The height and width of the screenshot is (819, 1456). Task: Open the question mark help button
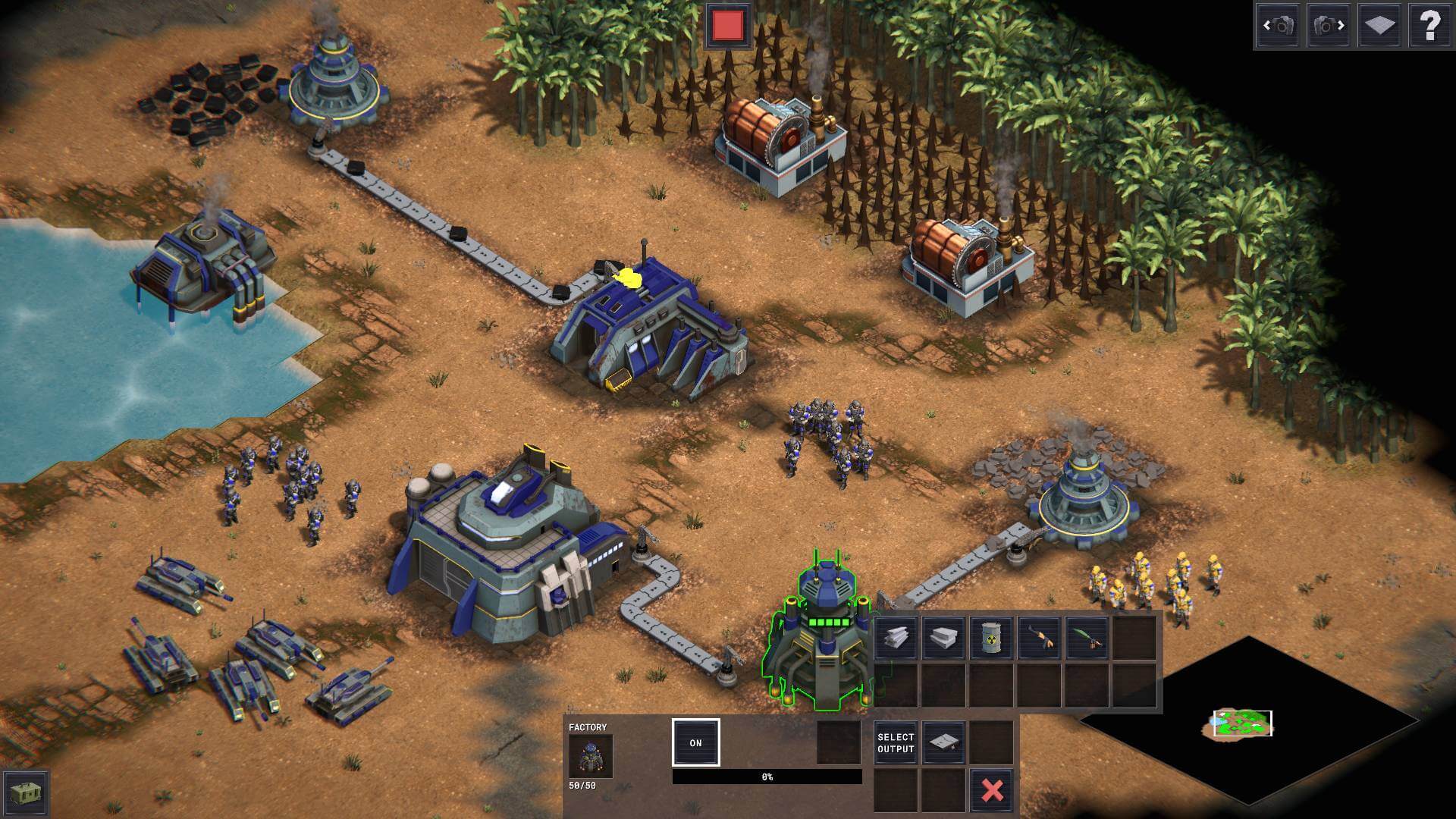1429,26
